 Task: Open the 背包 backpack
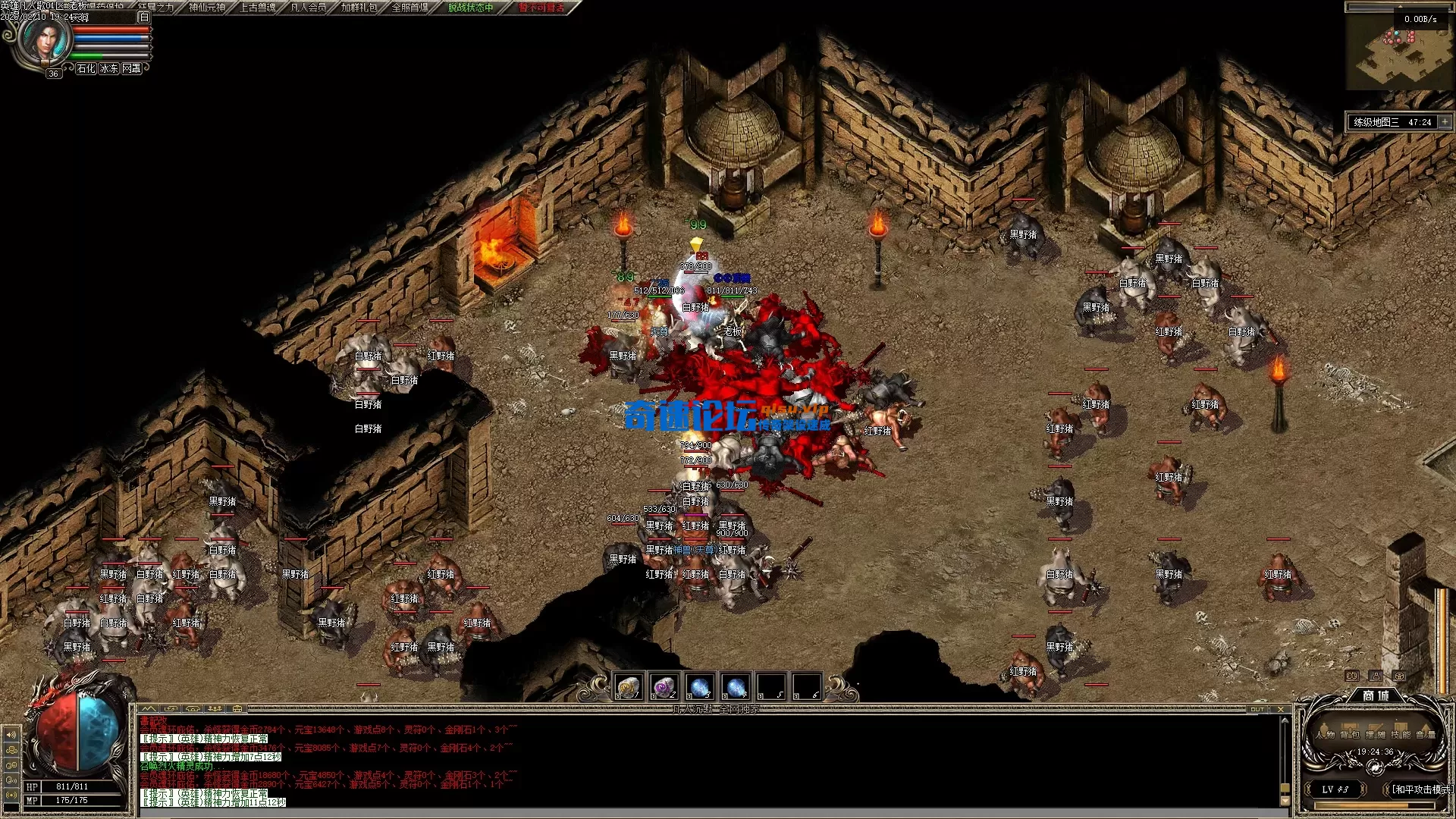(x=1349, y=734)
